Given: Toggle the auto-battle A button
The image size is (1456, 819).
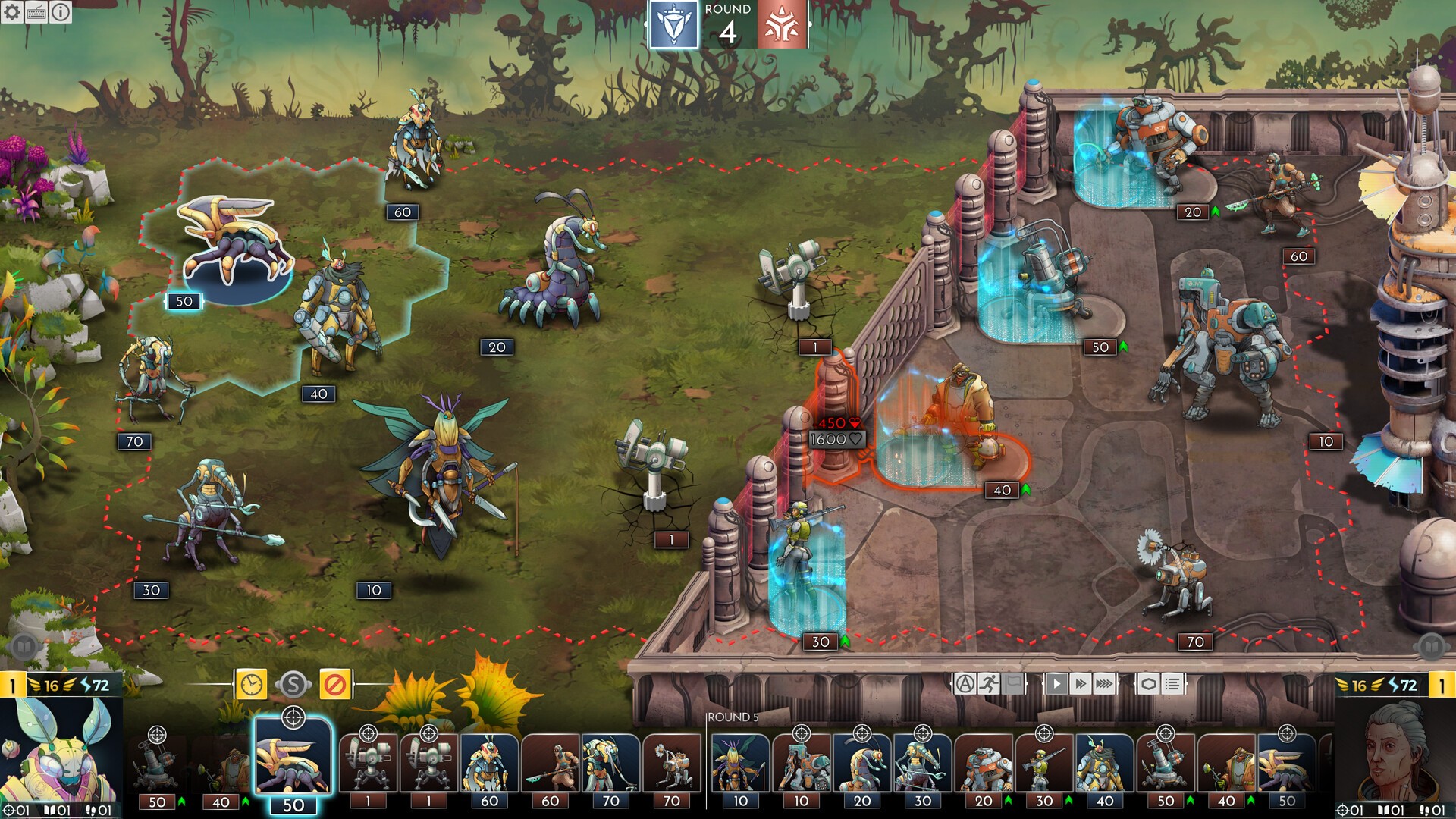Looking at the screenshot, I should click(965, 684).
